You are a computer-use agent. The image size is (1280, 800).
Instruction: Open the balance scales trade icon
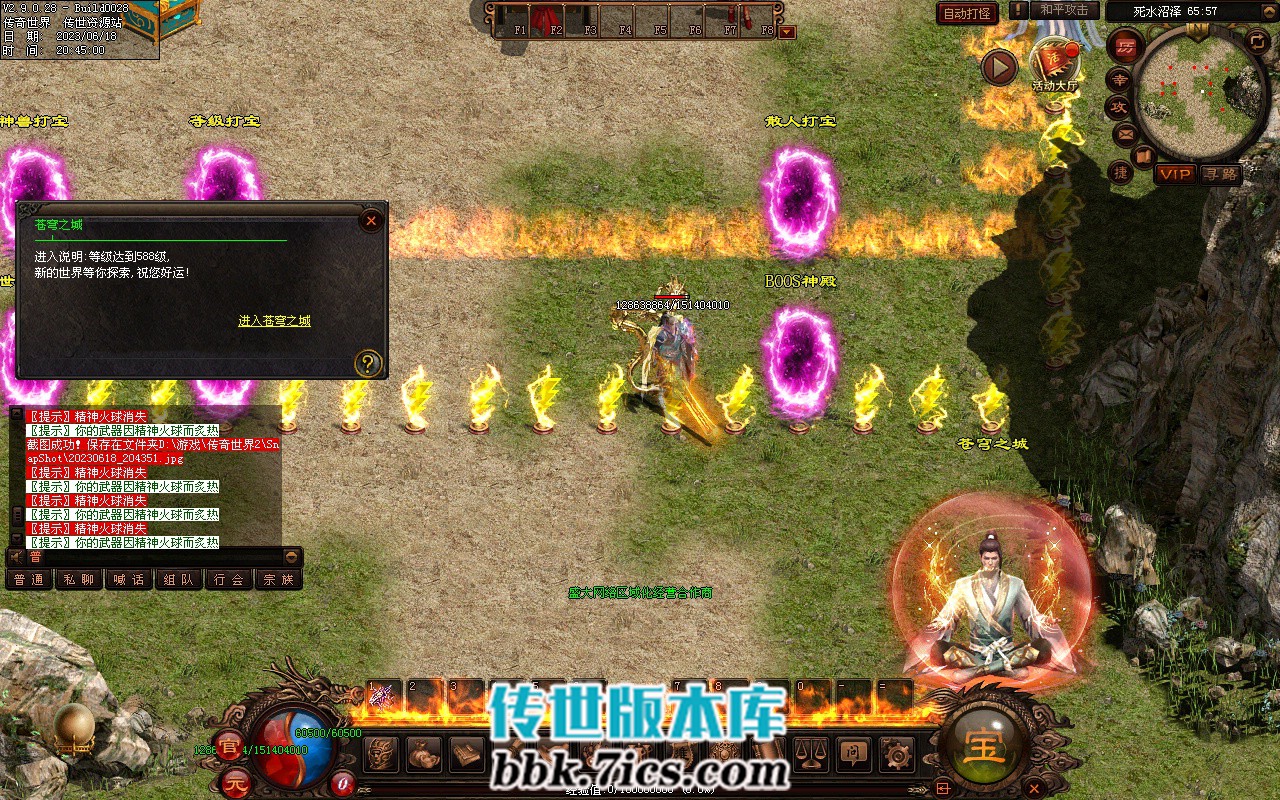pyautogui.click(x=810, y=753)
